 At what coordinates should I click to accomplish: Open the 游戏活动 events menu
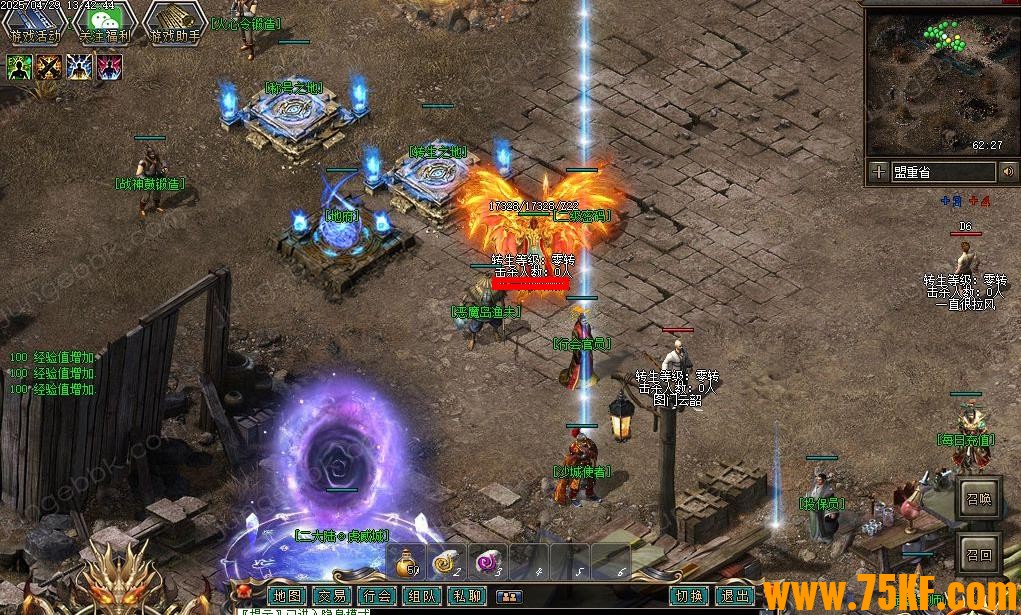click(35, 23)
